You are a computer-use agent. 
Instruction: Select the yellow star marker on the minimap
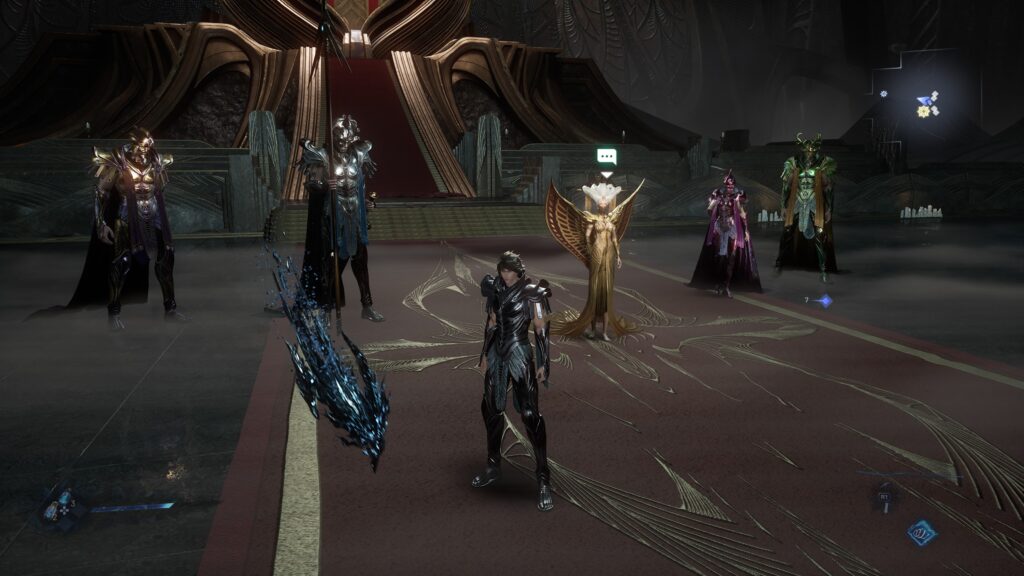click(x=922, y=111)
